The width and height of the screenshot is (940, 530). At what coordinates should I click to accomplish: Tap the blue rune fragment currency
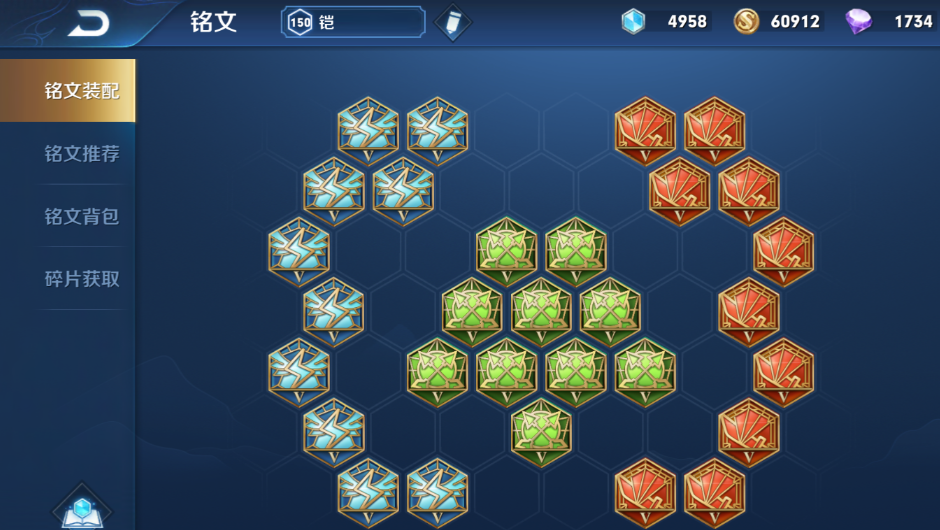click(x=634, y=22)
